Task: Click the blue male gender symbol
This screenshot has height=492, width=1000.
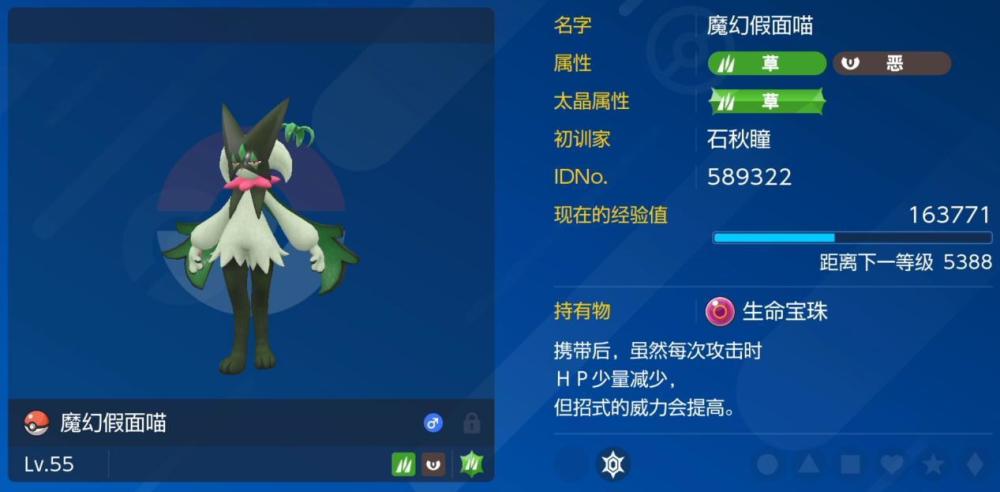Action: [433, 424]
